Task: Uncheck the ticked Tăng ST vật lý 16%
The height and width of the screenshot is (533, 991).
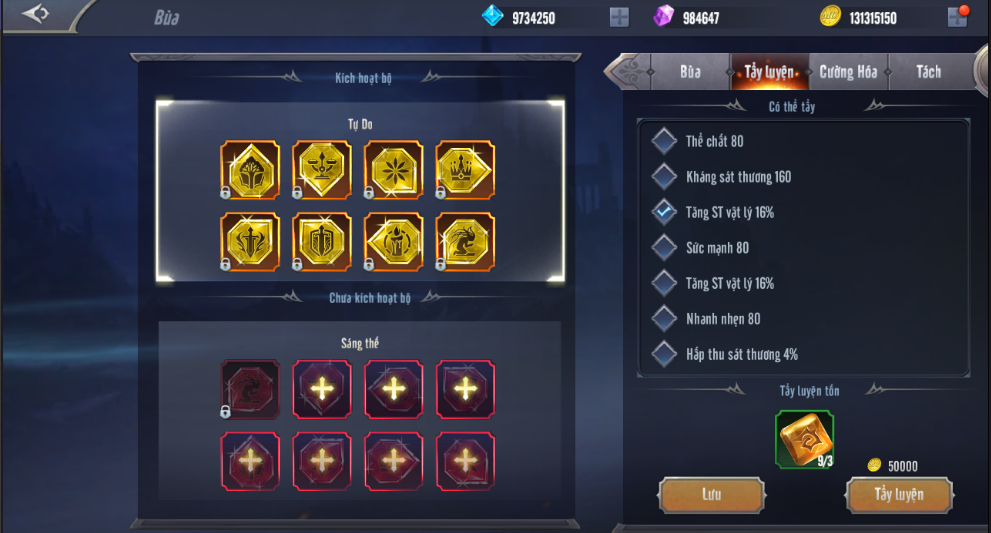Action: (664, 212)
